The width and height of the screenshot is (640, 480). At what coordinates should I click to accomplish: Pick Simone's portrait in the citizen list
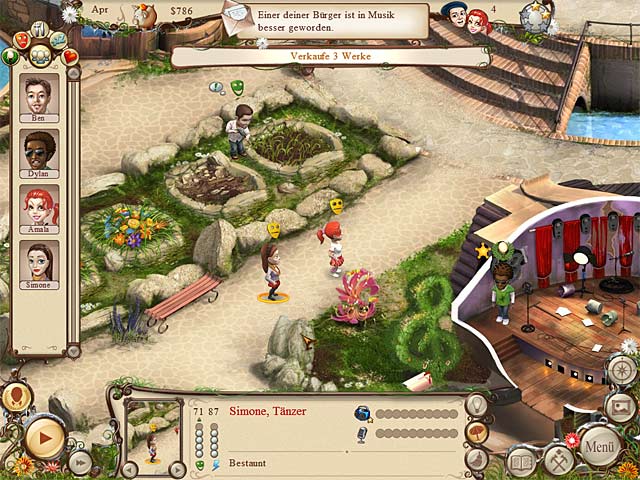point(39,263)
